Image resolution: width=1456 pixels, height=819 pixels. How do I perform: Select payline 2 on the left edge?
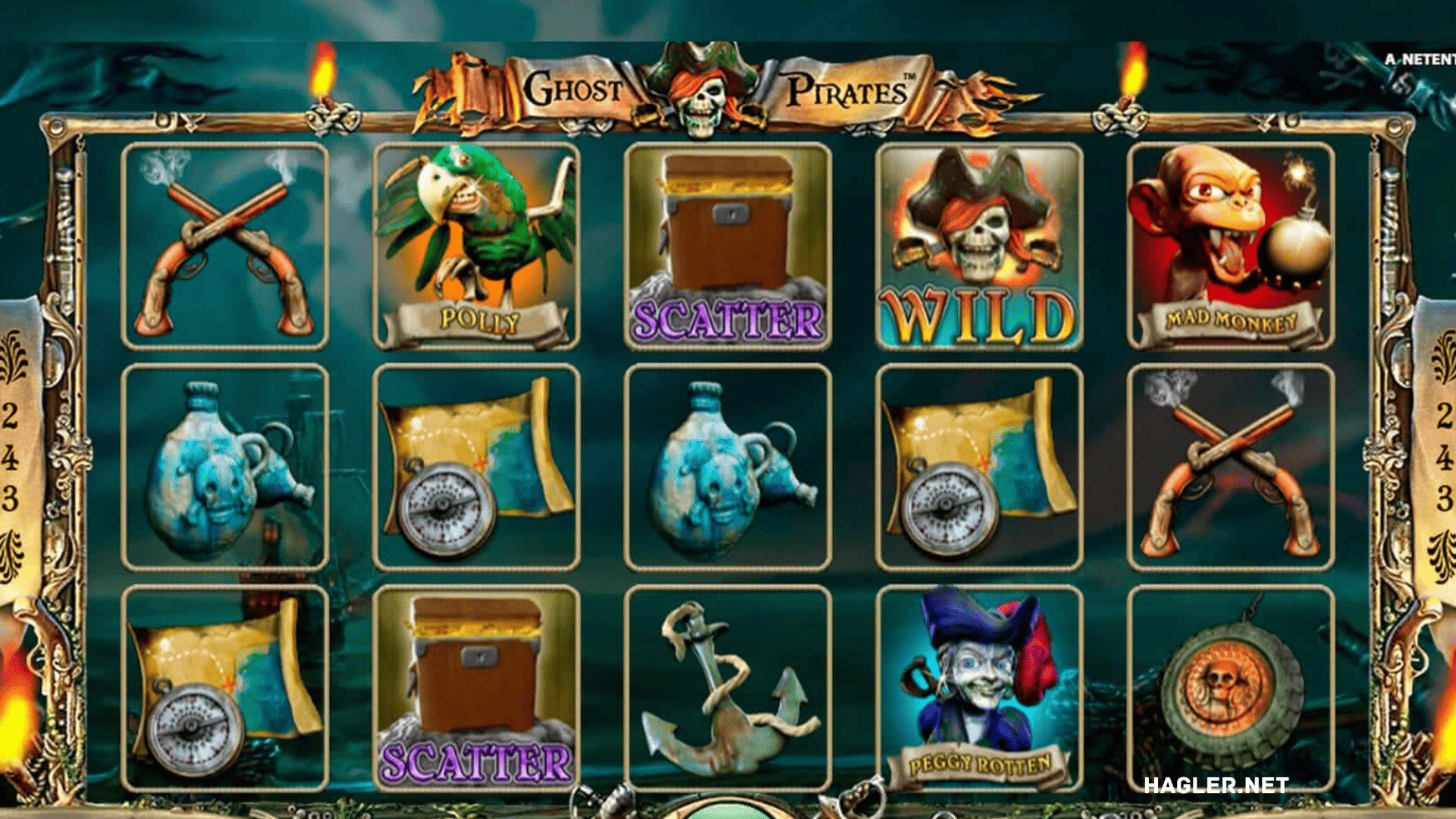pyautogui.click(x=11, y=413)
